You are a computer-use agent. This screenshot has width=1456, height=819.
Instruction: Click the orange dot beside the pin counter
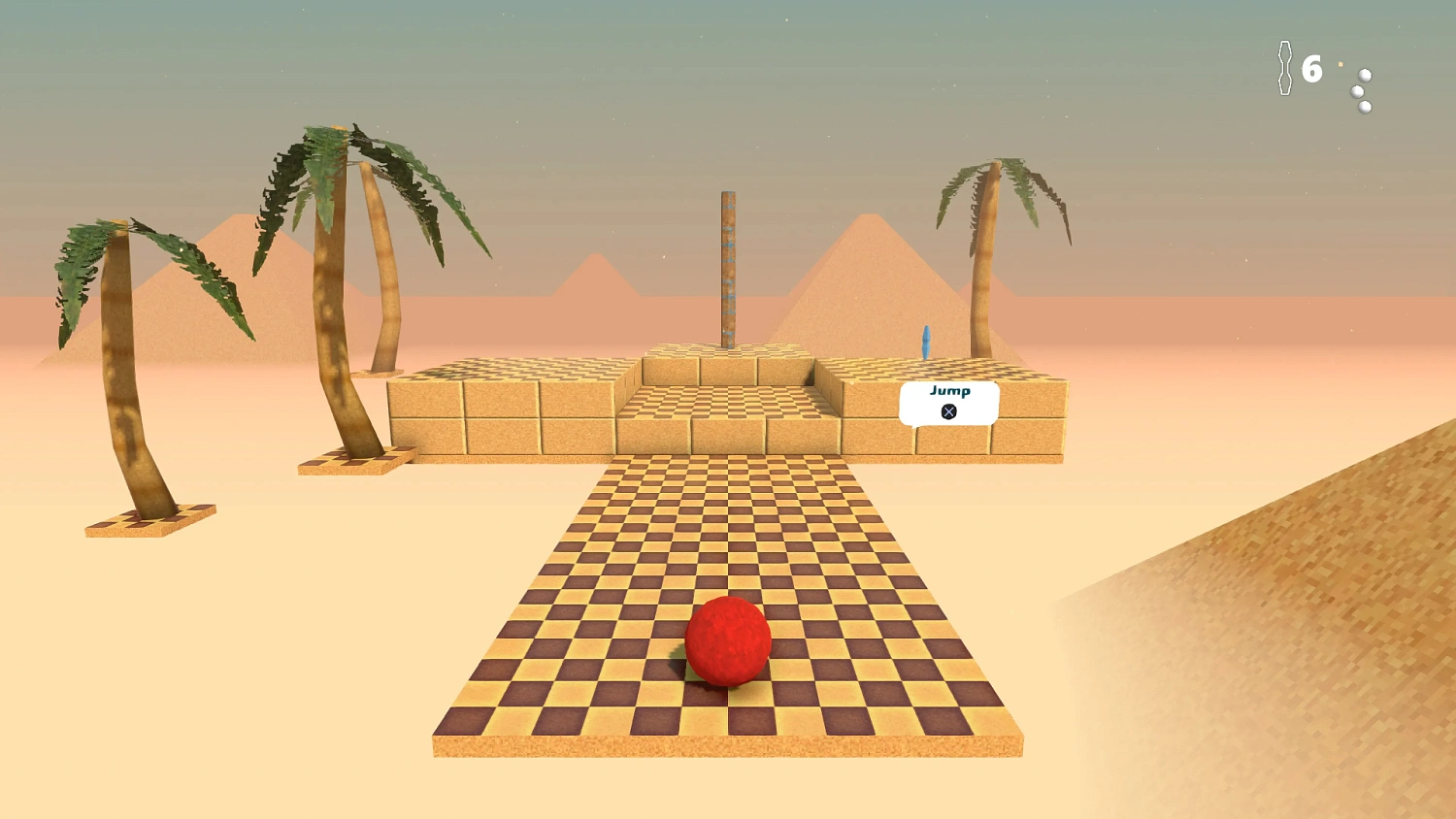coord(1340,64)
